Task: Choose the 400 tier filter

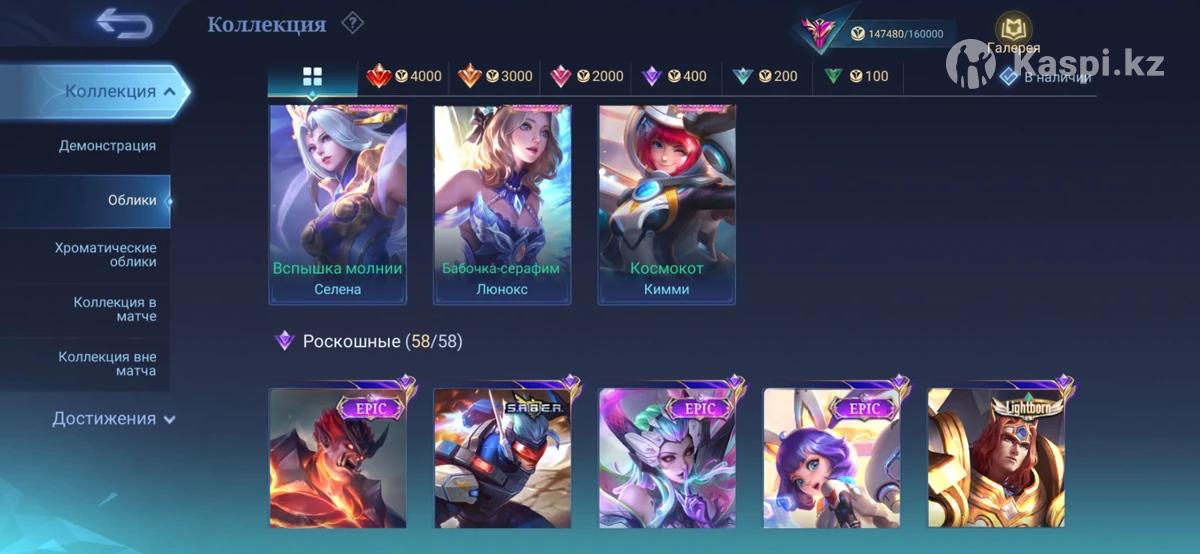Action: pyautogui.click(x=674, y=76)
